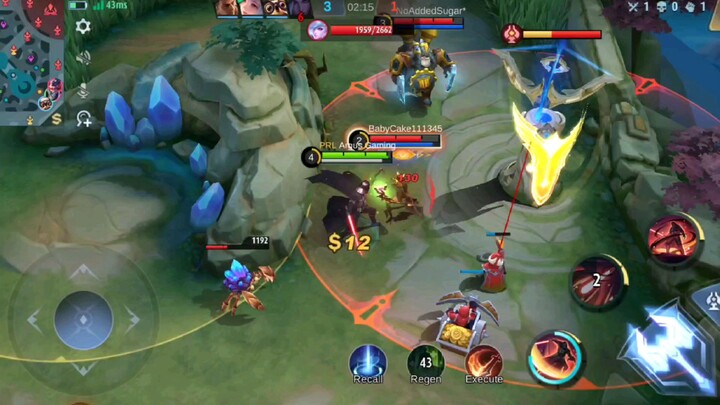Tap the virtual joystick center
The height and width of the screenshot is (405, 720).
[83, 320]
